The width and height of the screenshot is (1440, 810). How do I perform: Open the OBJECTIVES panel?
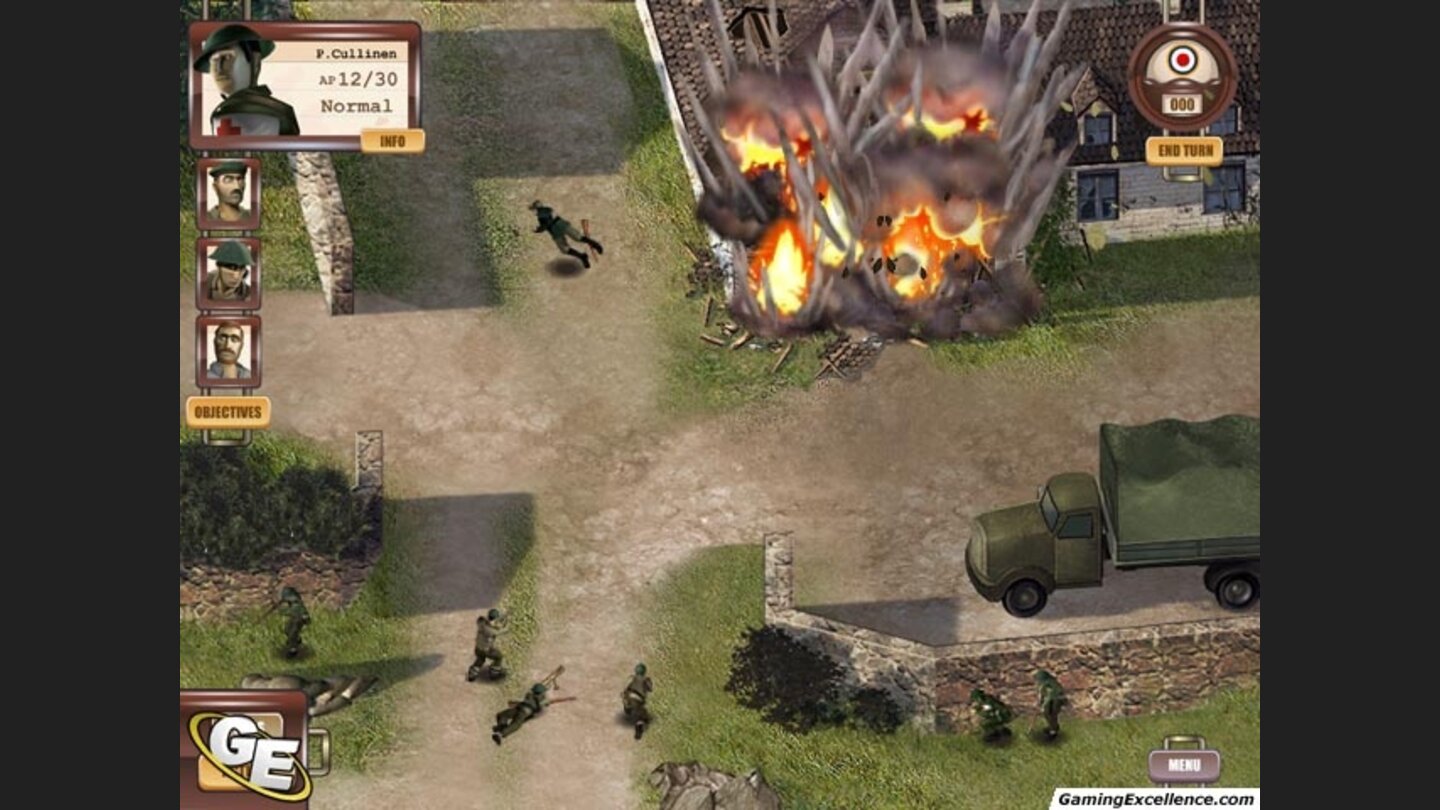point(229,408)
